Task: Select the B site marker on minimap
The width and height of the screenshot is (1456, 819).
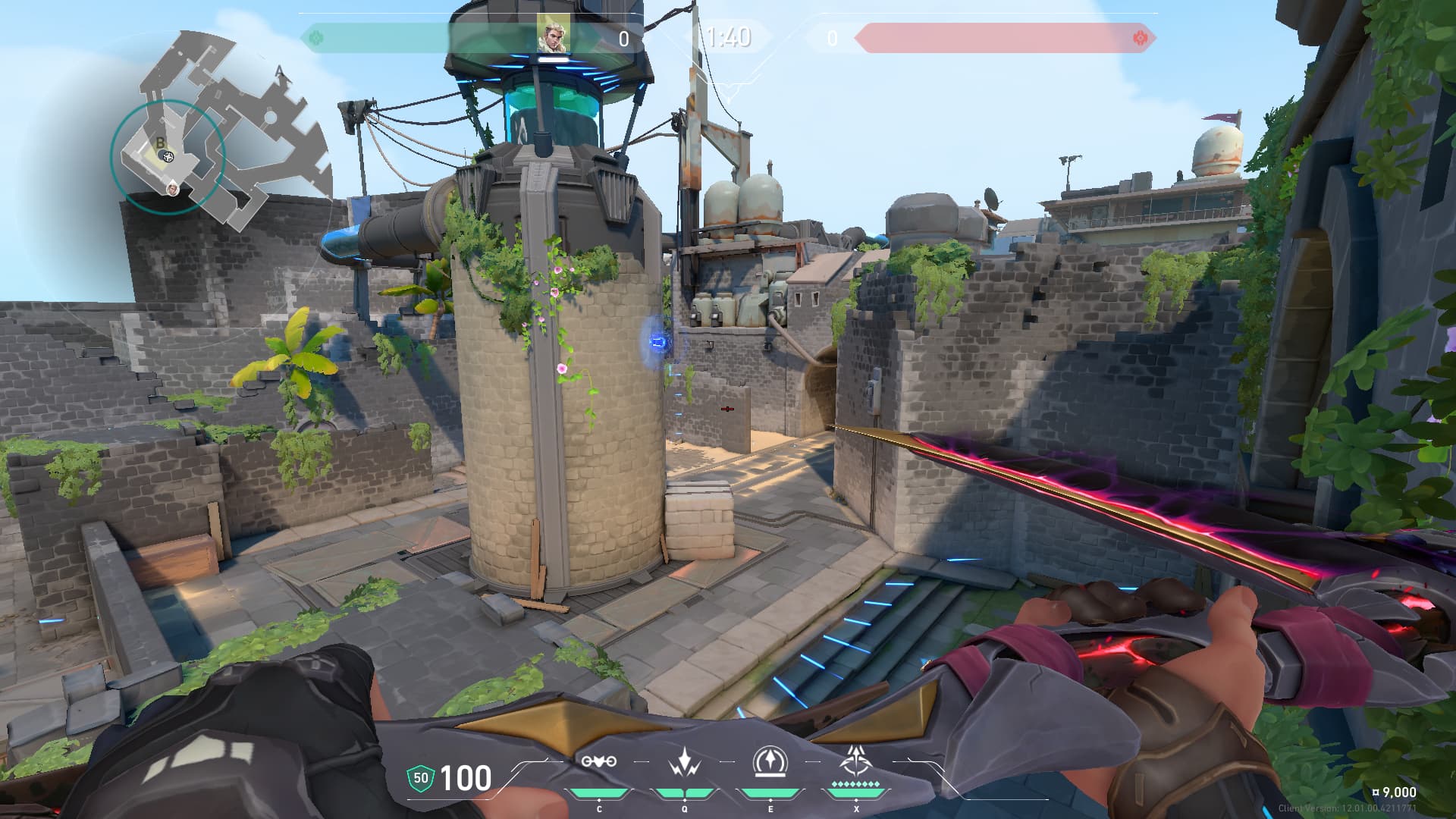Action: tap(160, 143)
